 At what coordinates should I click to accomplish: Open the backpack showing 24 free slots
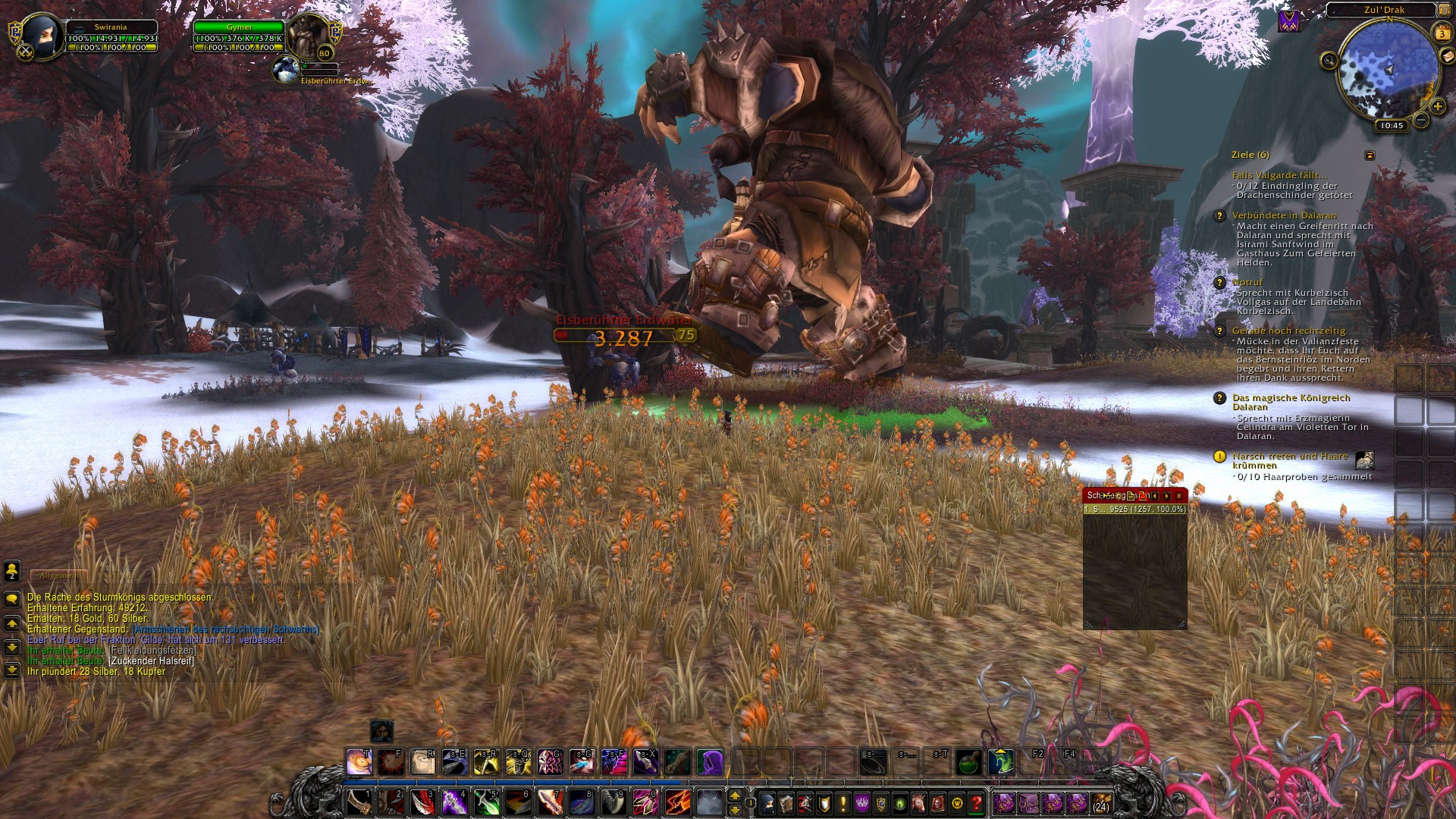click(x=1100, y=802)
